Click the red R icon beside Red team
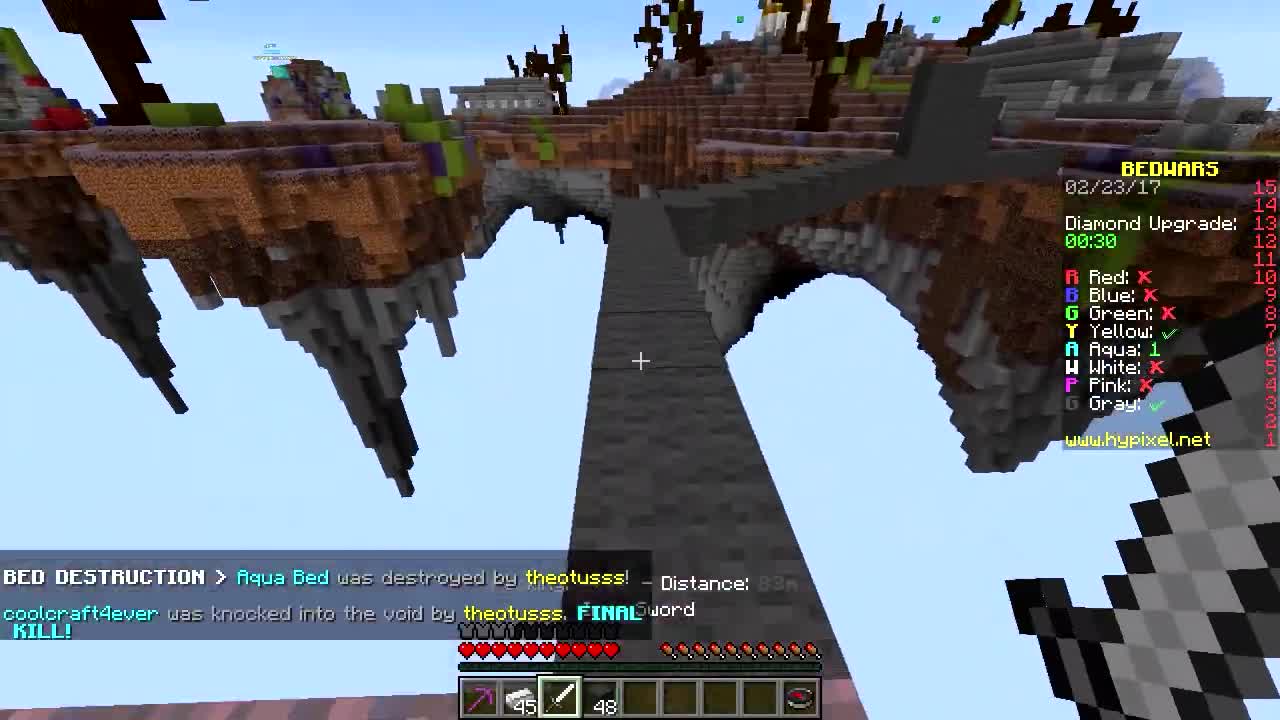Image resolution: width=1280 pixels, height=720 pixels. tap(1072, 277)
